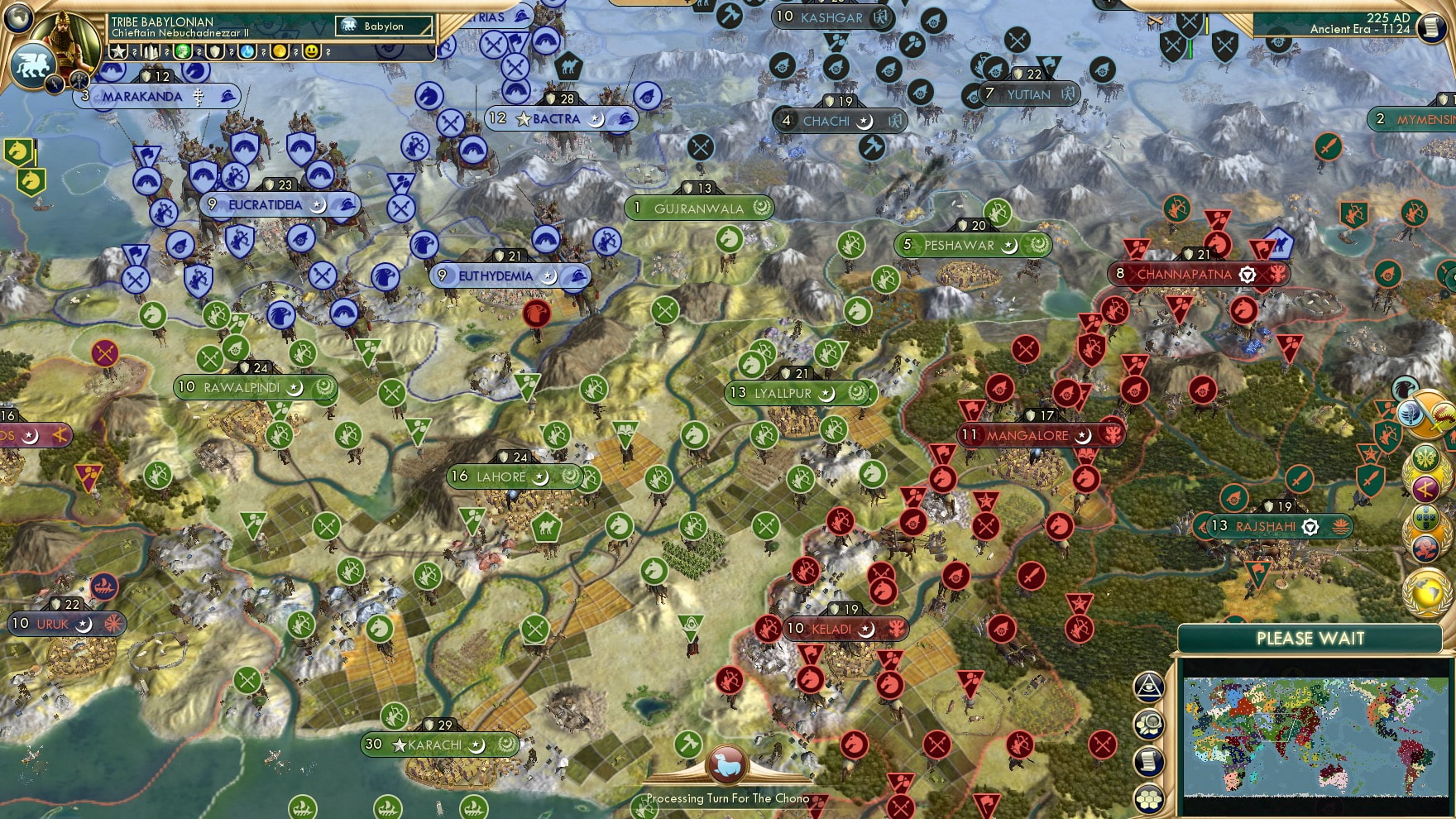Click the star culture icon in the resource ribbon
This screenshot has width=1456, height=819.
(x=119, y=51)
